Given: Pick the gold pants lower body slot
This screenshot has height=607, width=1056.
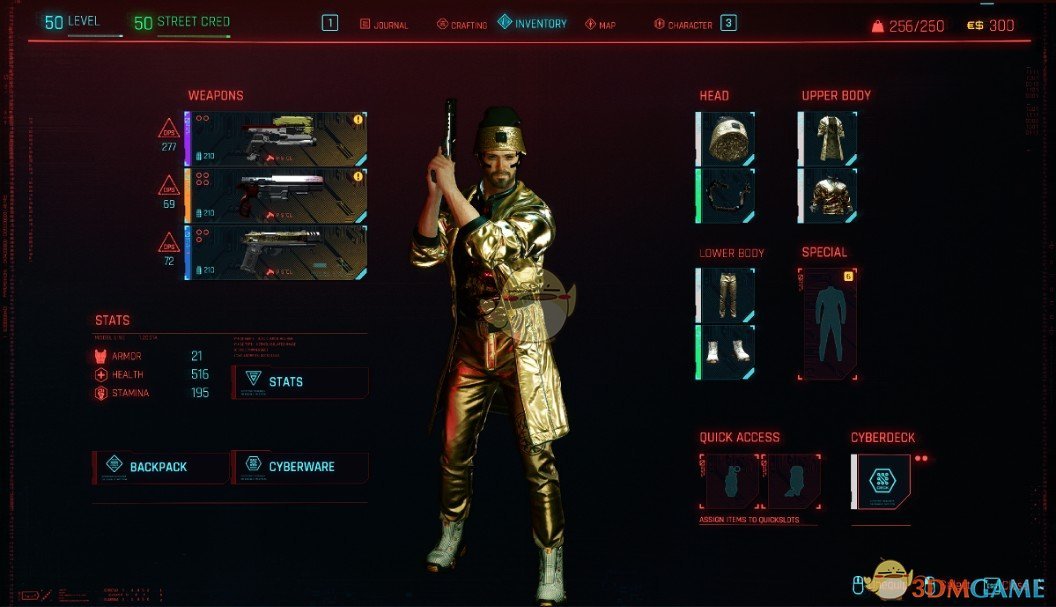Looking at the screenshot, I should (726, 295).
